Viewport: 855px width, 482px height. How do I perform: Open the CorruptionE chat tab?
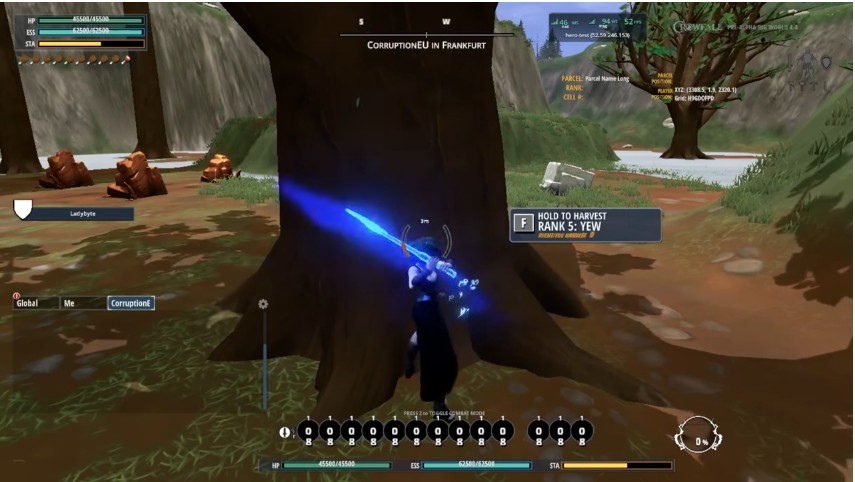(131, 303)
